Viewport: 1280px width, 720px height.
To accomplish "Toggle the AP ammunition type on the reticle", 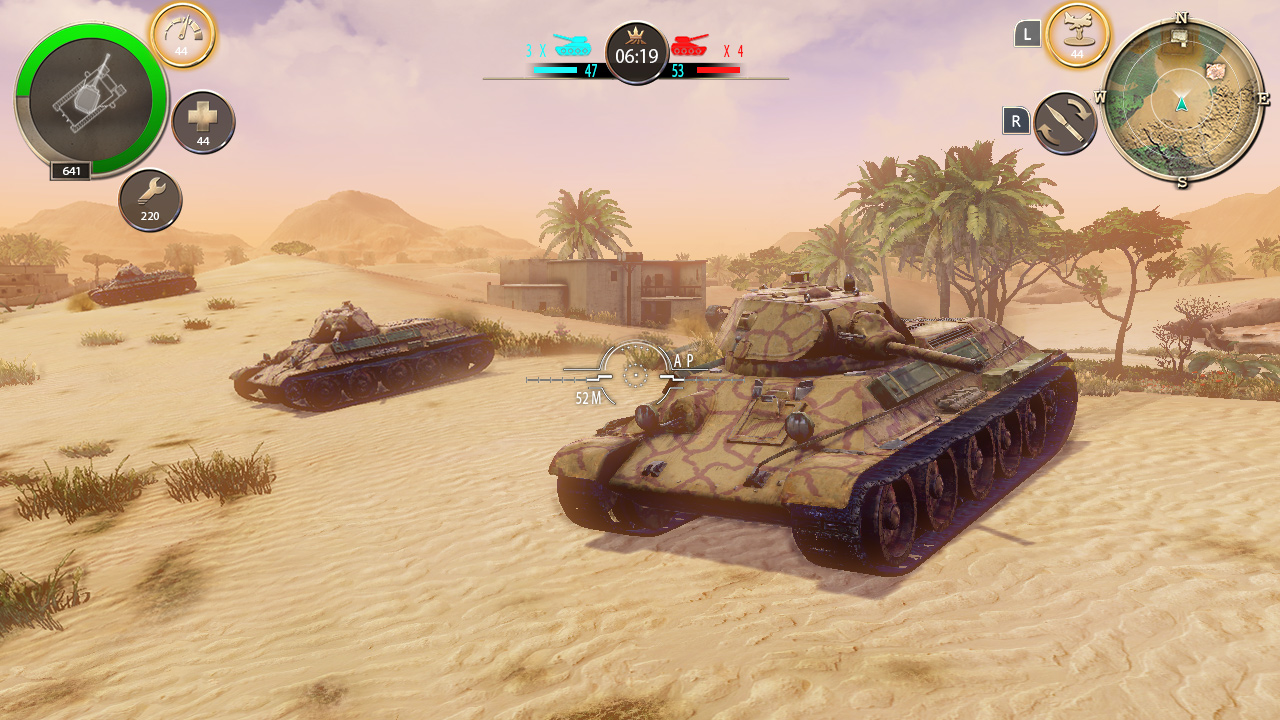I will [684, 362].
